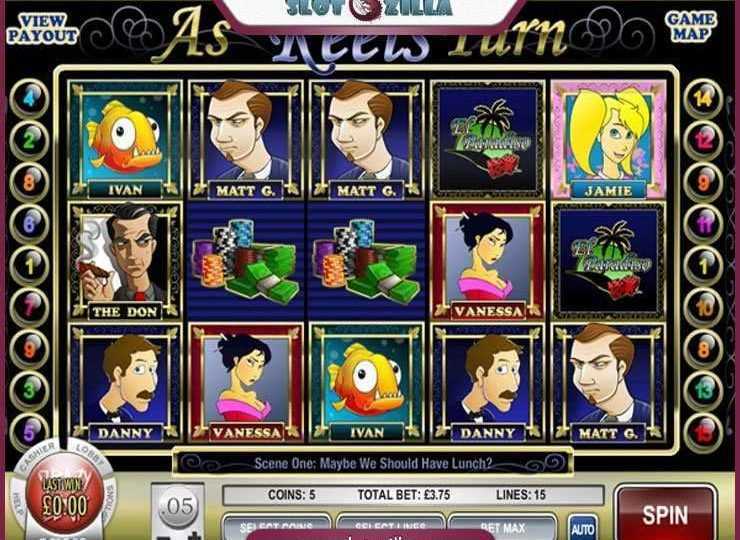Open the Game Map
This screenshot has height=540, width=740.
pyautogui.click(x=691, y=27)
